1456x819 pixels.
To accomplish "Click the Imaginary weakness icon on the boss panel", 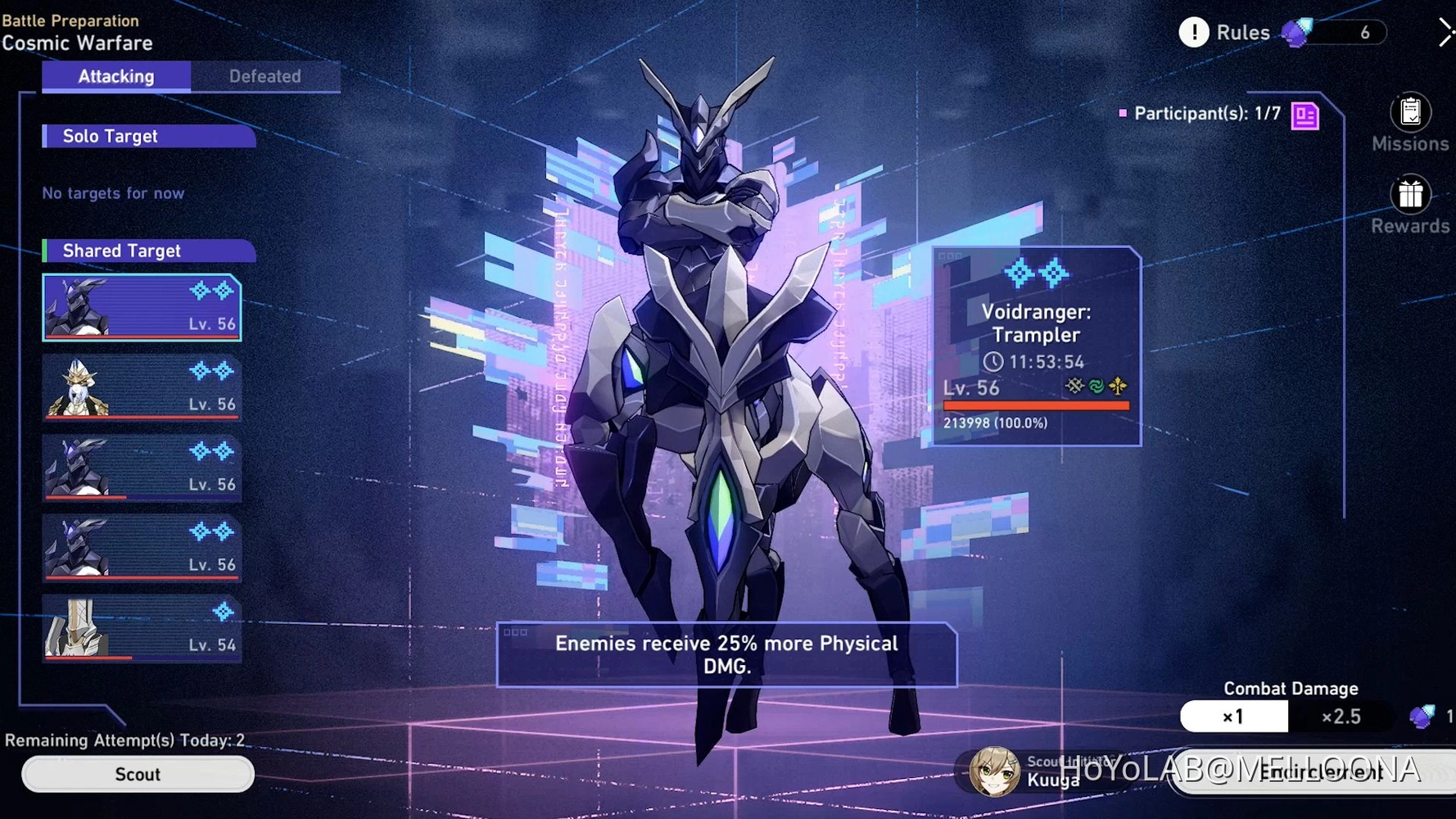I will 1118,385.
